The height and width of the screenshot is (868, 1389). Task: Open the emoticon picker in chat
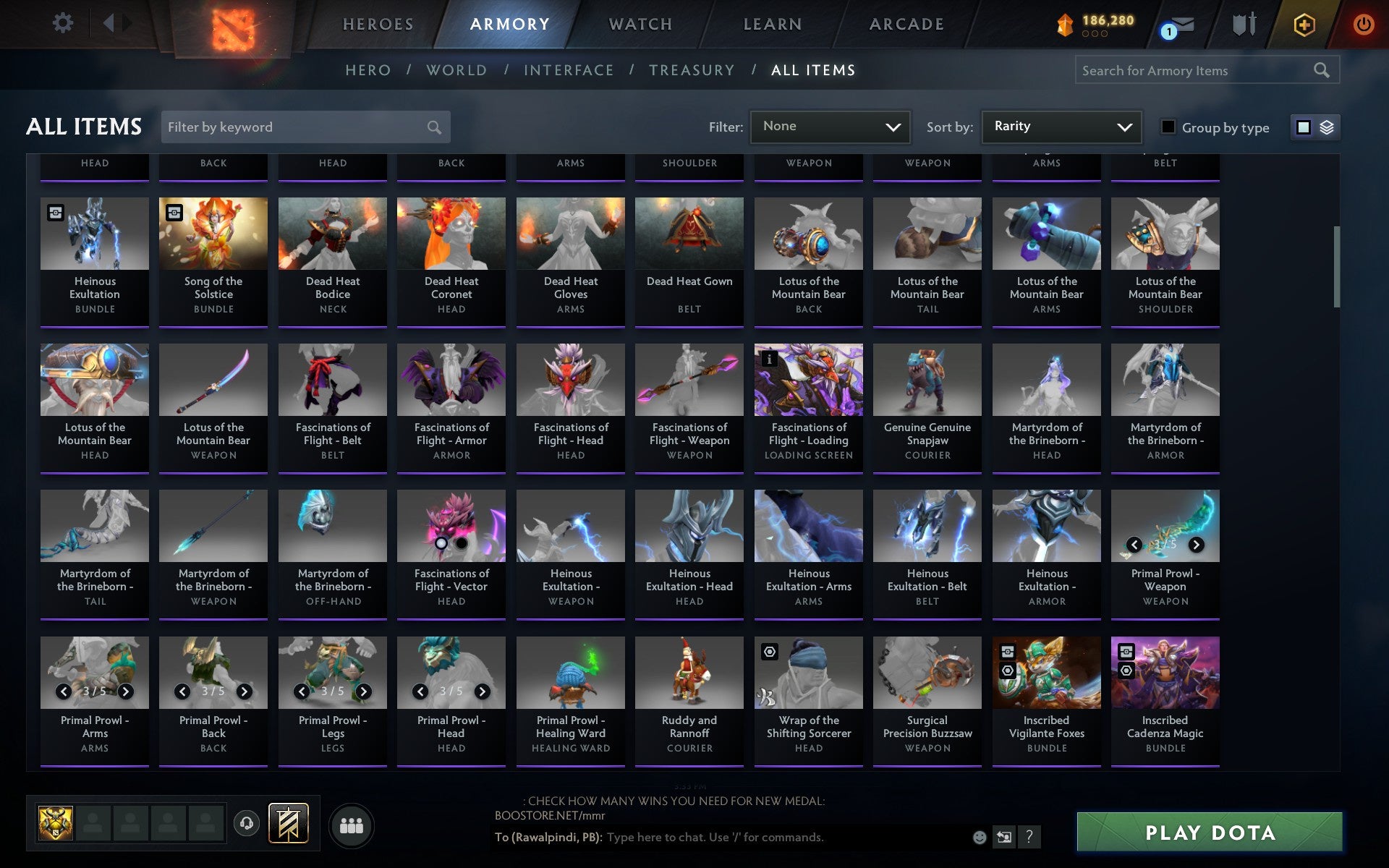980,837
